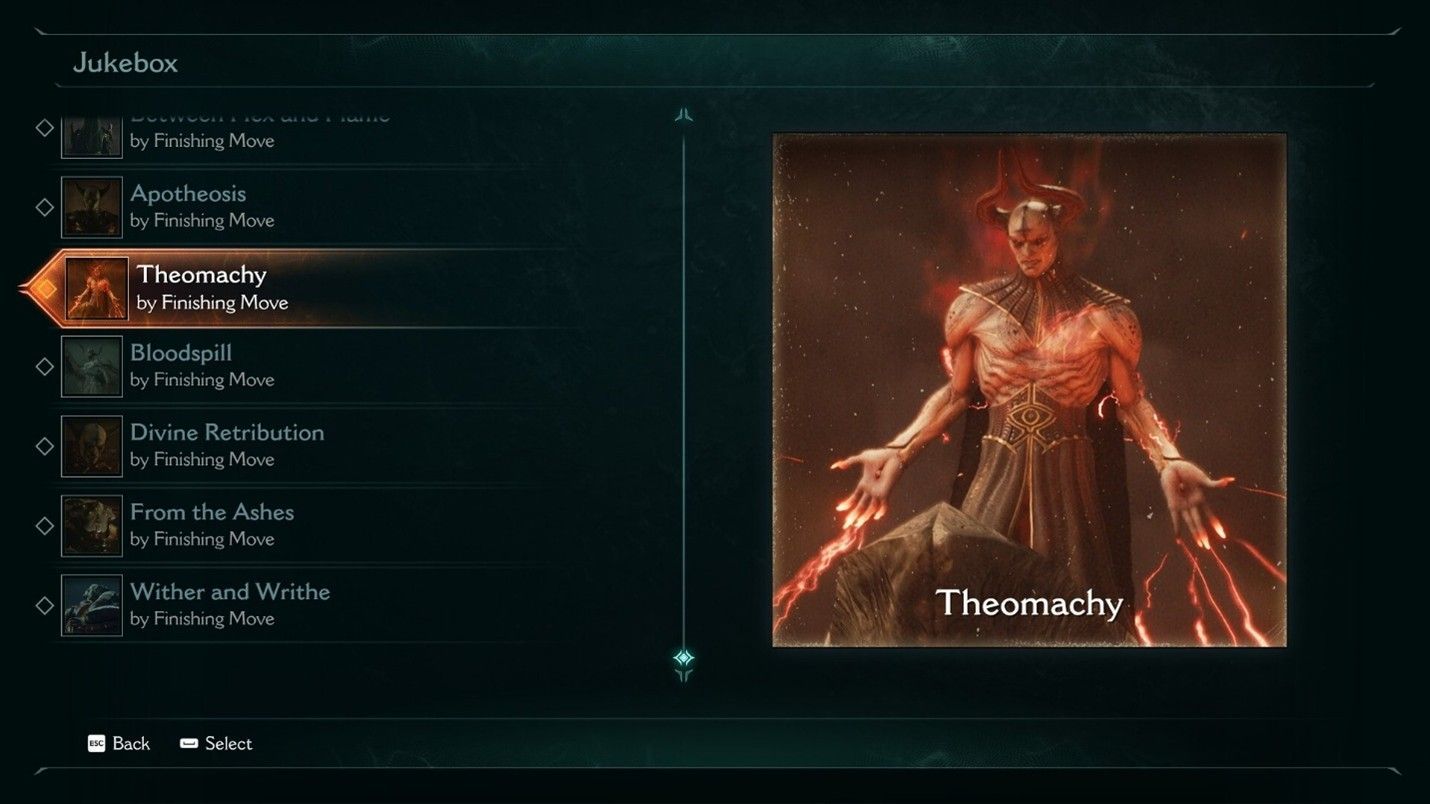The image size is (1430, 804).
Task: Click the From the Ashes album icon
Action: coord(91,526)
